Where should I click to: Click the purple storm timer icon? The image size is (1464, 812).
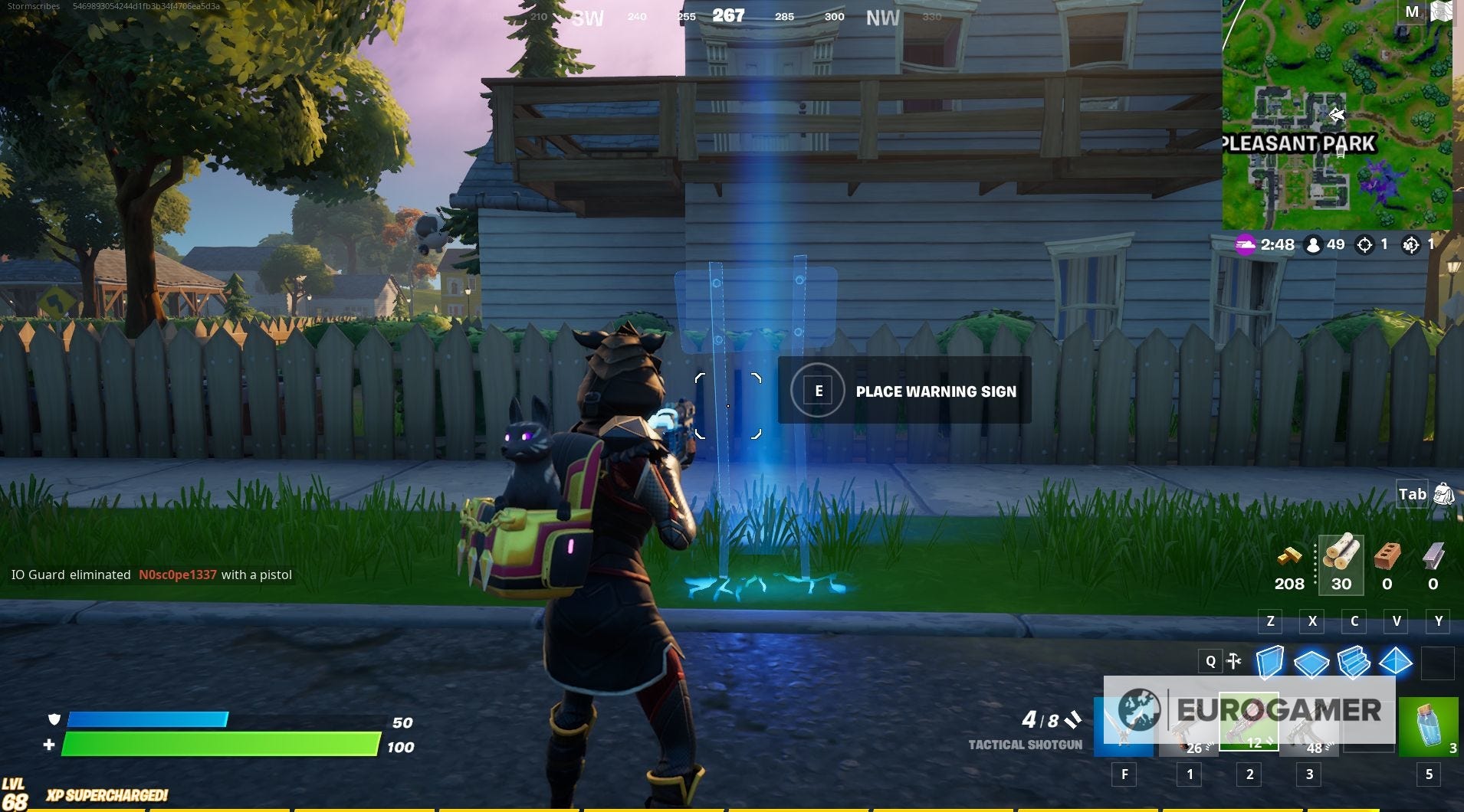1246,245
